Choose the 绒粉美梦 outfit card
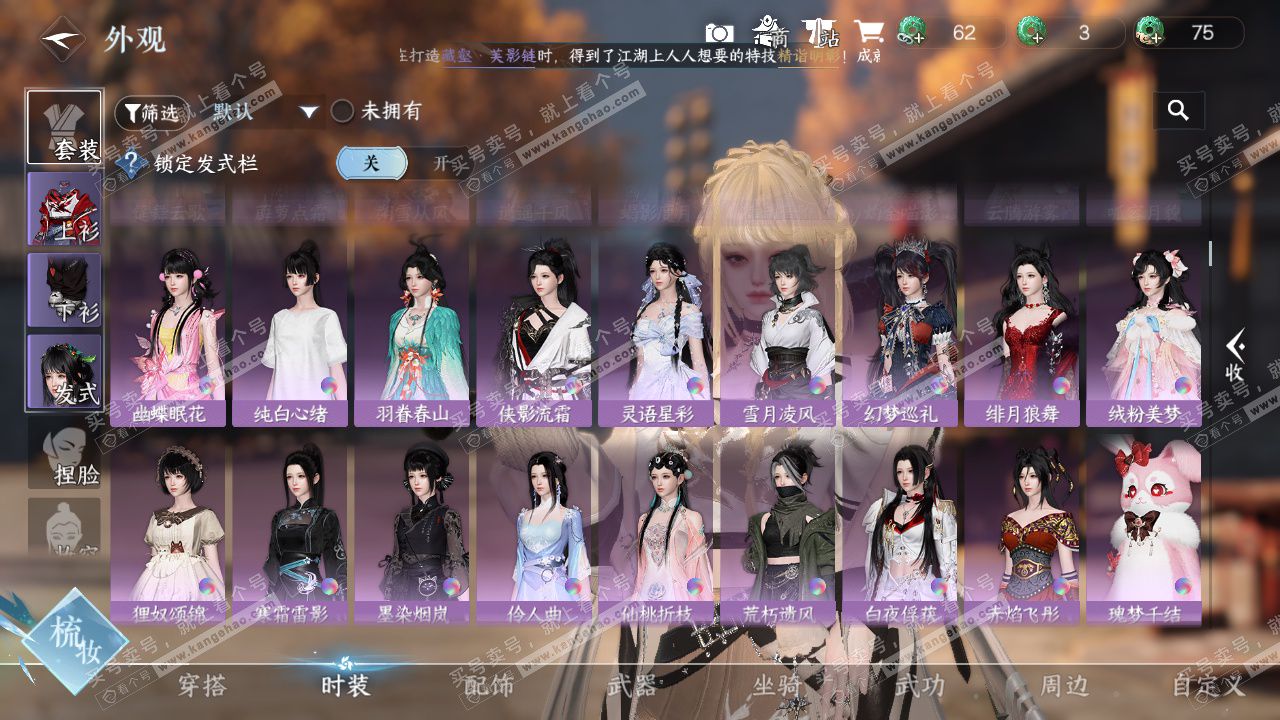The width and height of the screenshot is (1280, 720). tap(1143, 331)
